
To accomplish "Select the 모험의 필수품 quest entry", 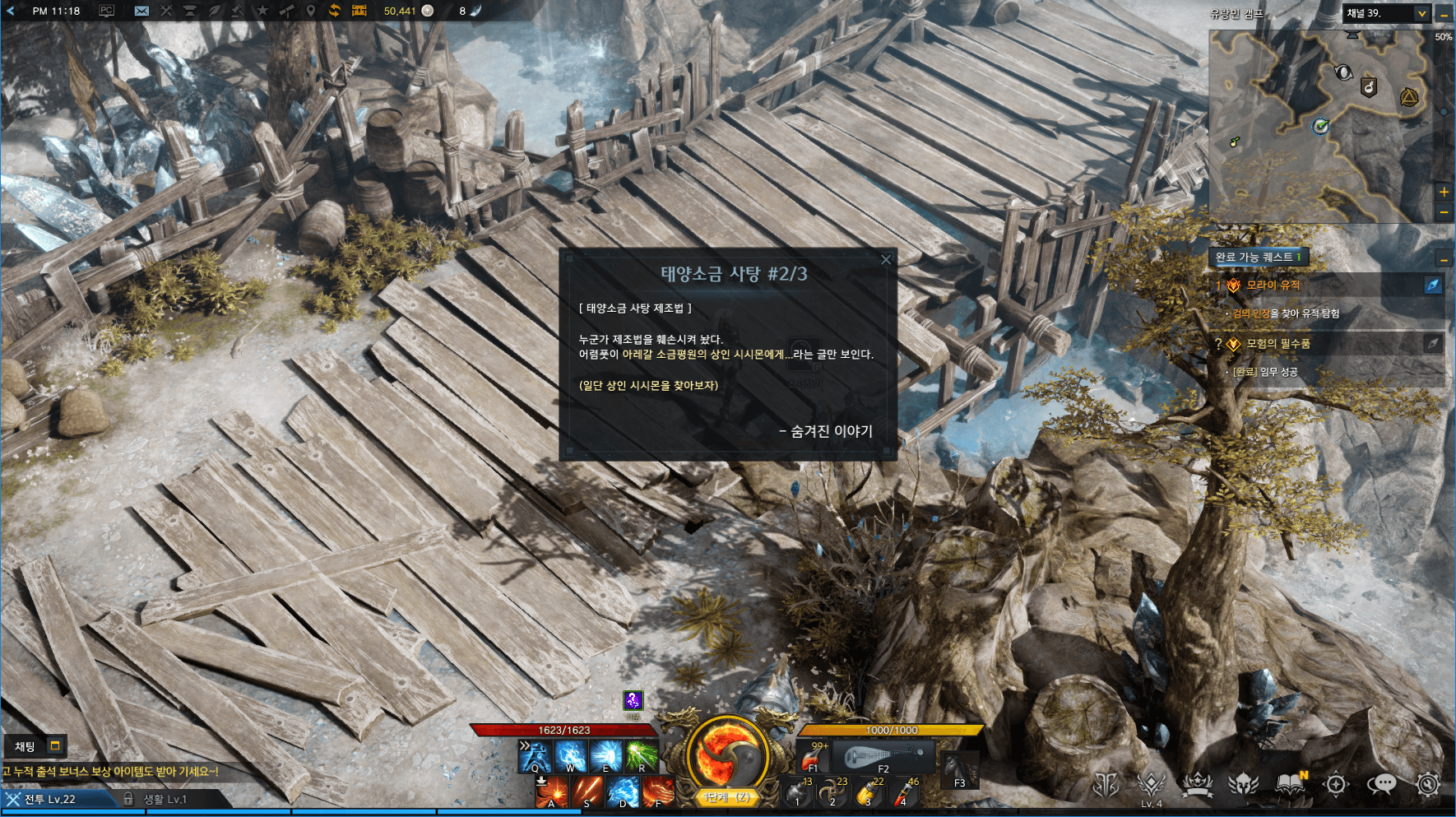I will click(1277, 344).
